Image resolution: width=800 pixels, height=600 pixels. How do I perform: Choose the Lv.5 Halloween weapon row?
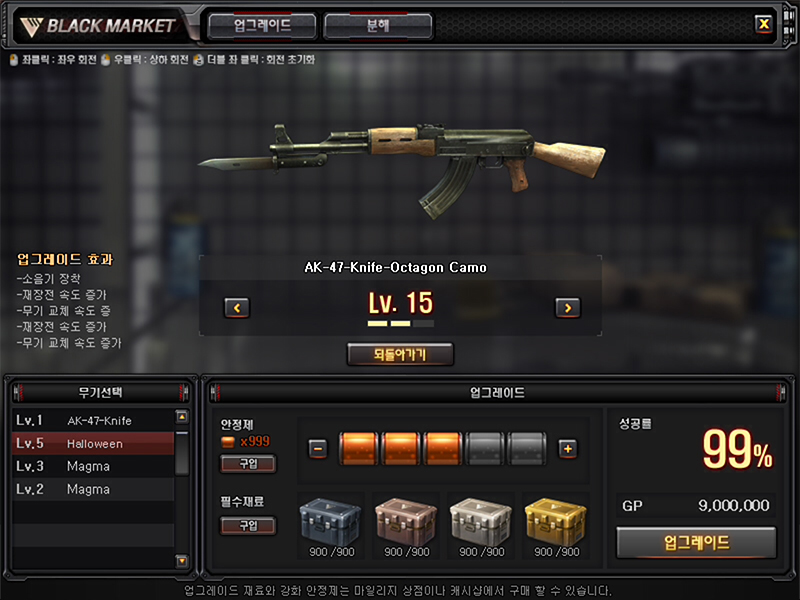point(93,443)
